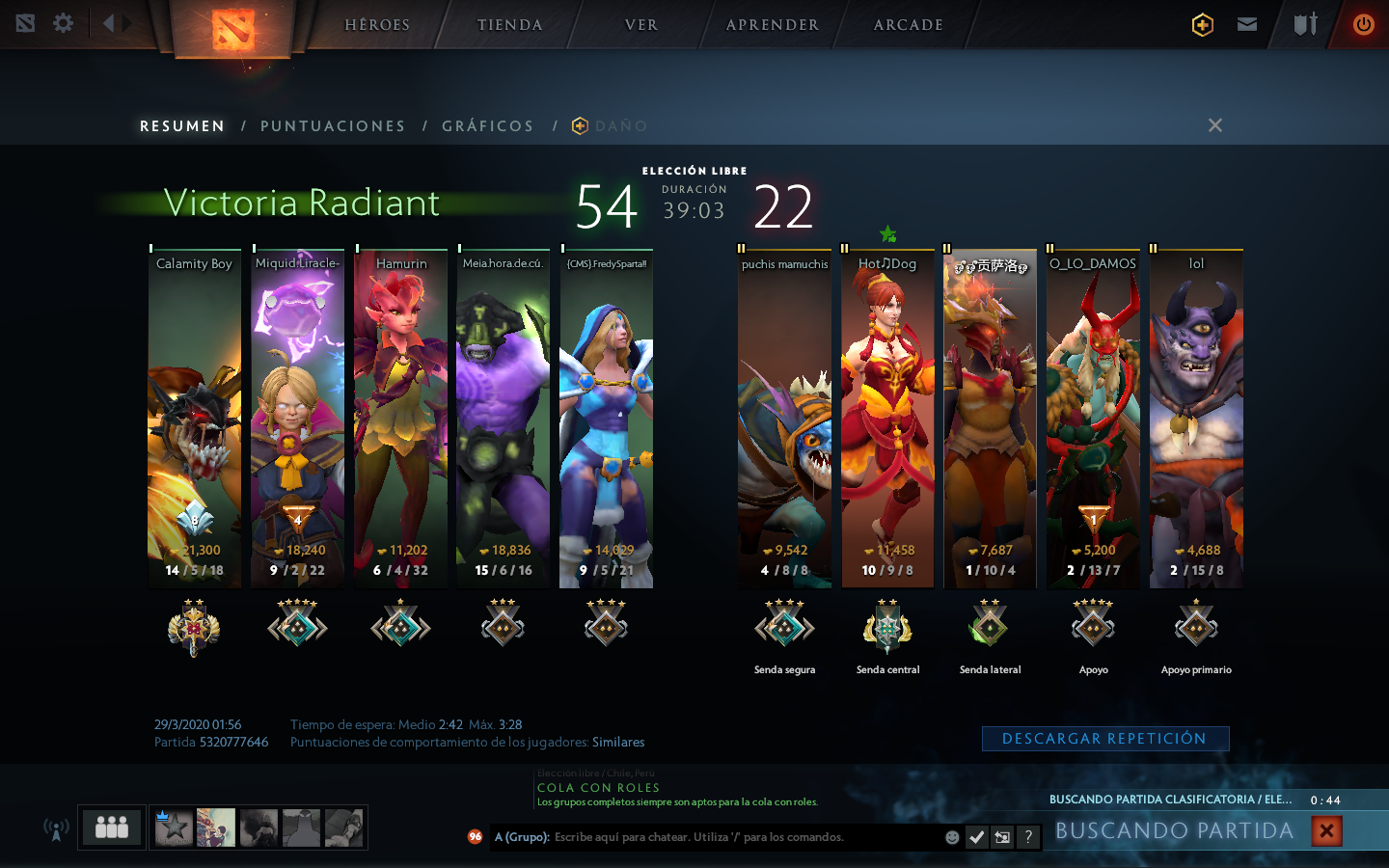Switch to the Puntuaciones tab
This screenshot has width=1389, height=868.
pyautogui.click(x=333, y=126)
